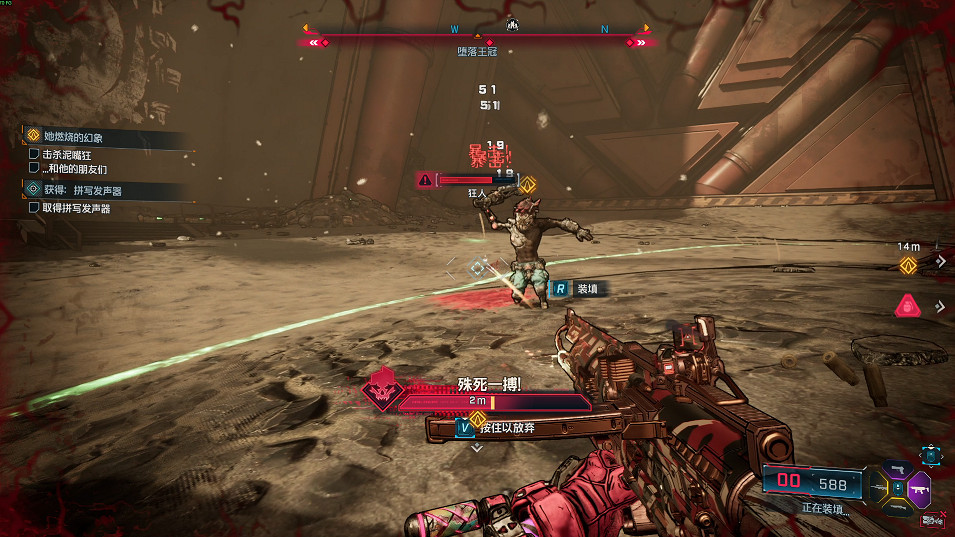Select the purple SMG weapon slot

(x=918, y=489)
